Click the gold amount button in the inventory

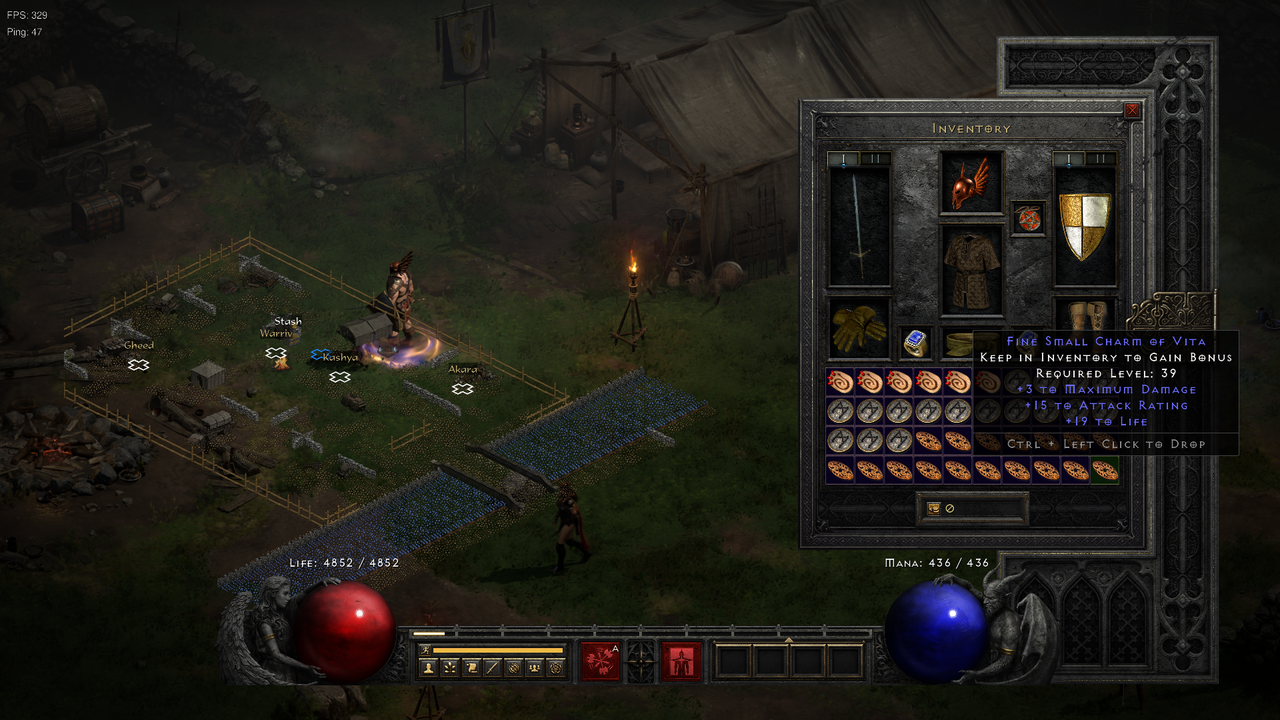point(972,508)
